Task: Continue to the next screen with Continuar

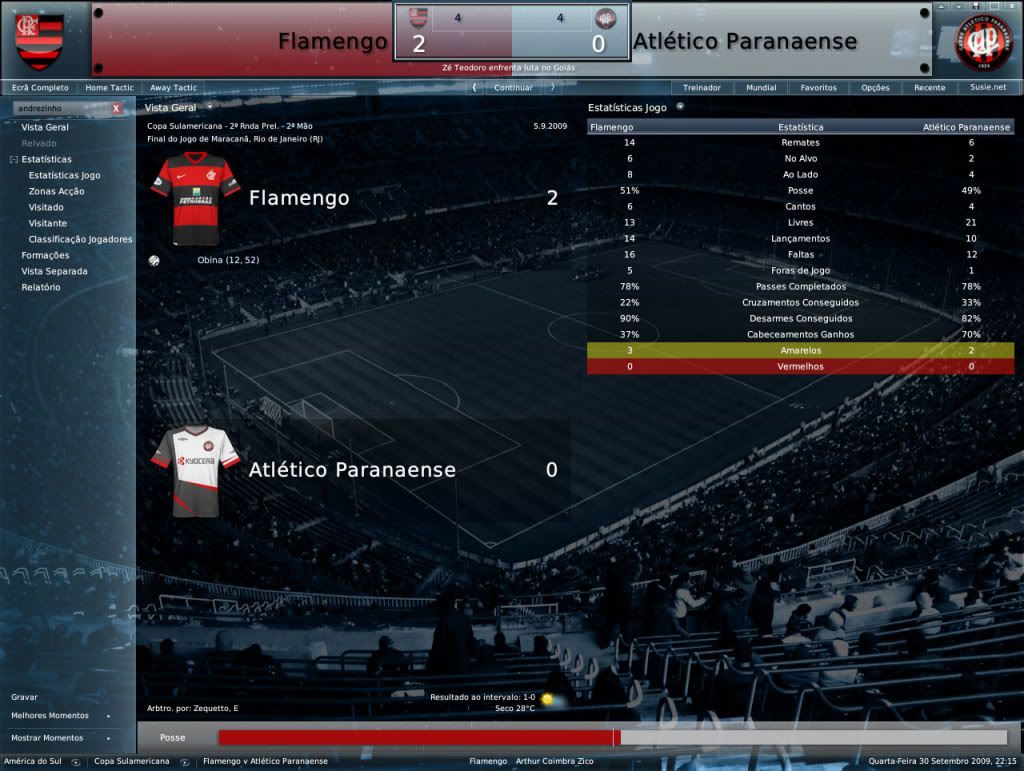Action: [513, 87]
